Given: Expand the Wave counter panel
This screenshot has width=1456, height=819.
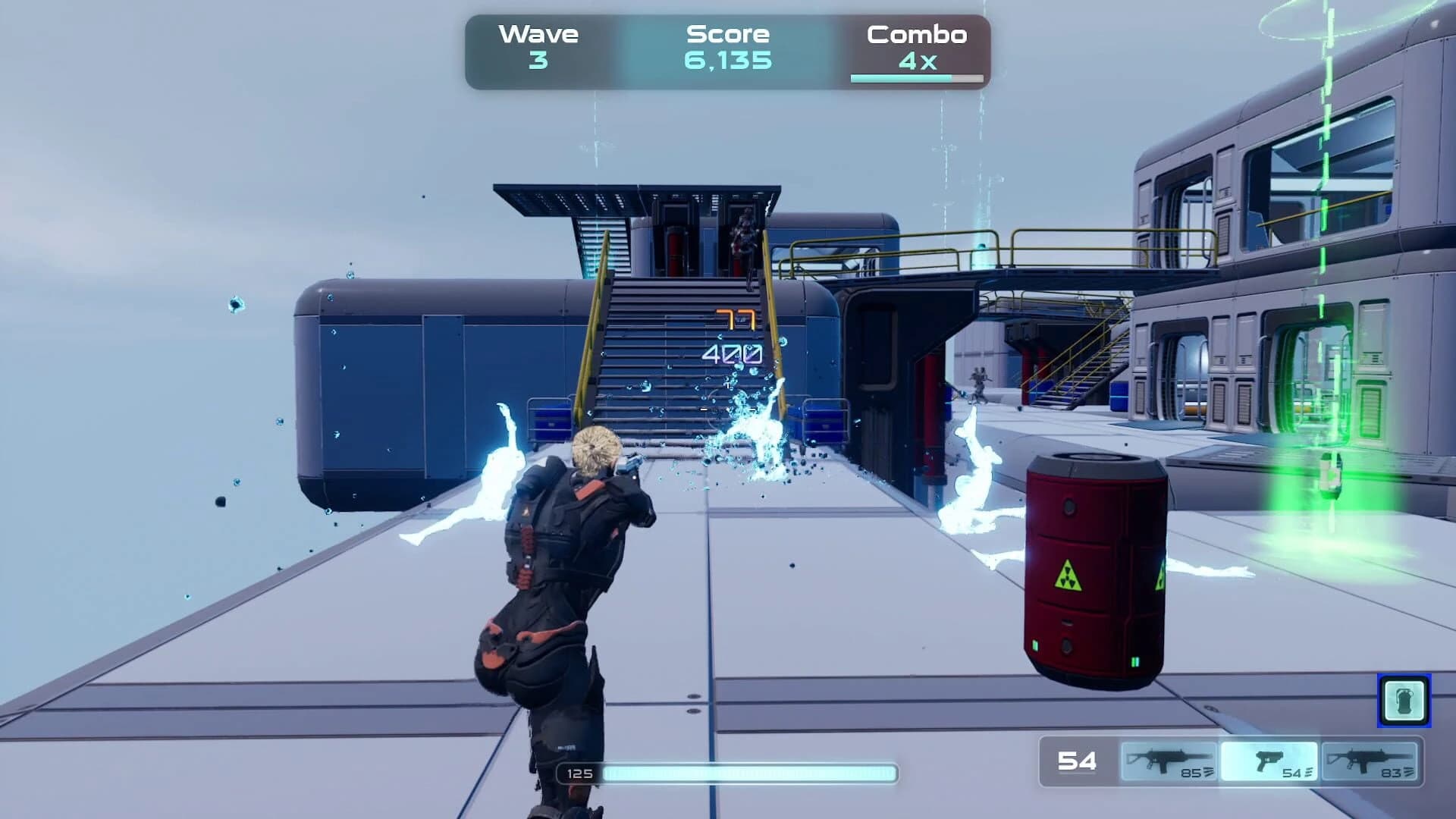Looking at the screenshot, I should [x=538, y=45].
